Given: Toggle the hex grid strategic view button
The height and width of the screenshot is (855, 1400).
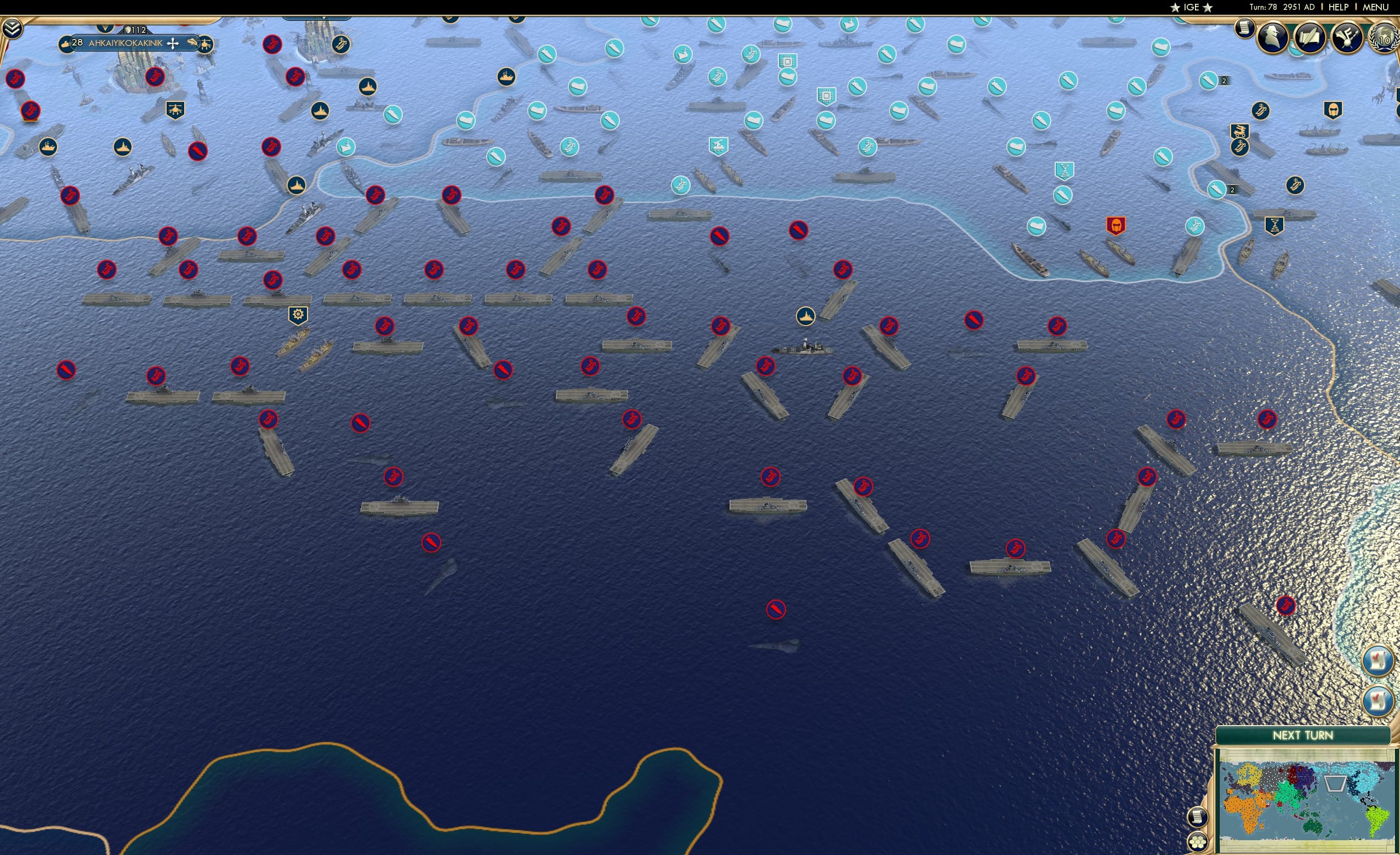Looking at the screenshot, I should click(1198, 842).
